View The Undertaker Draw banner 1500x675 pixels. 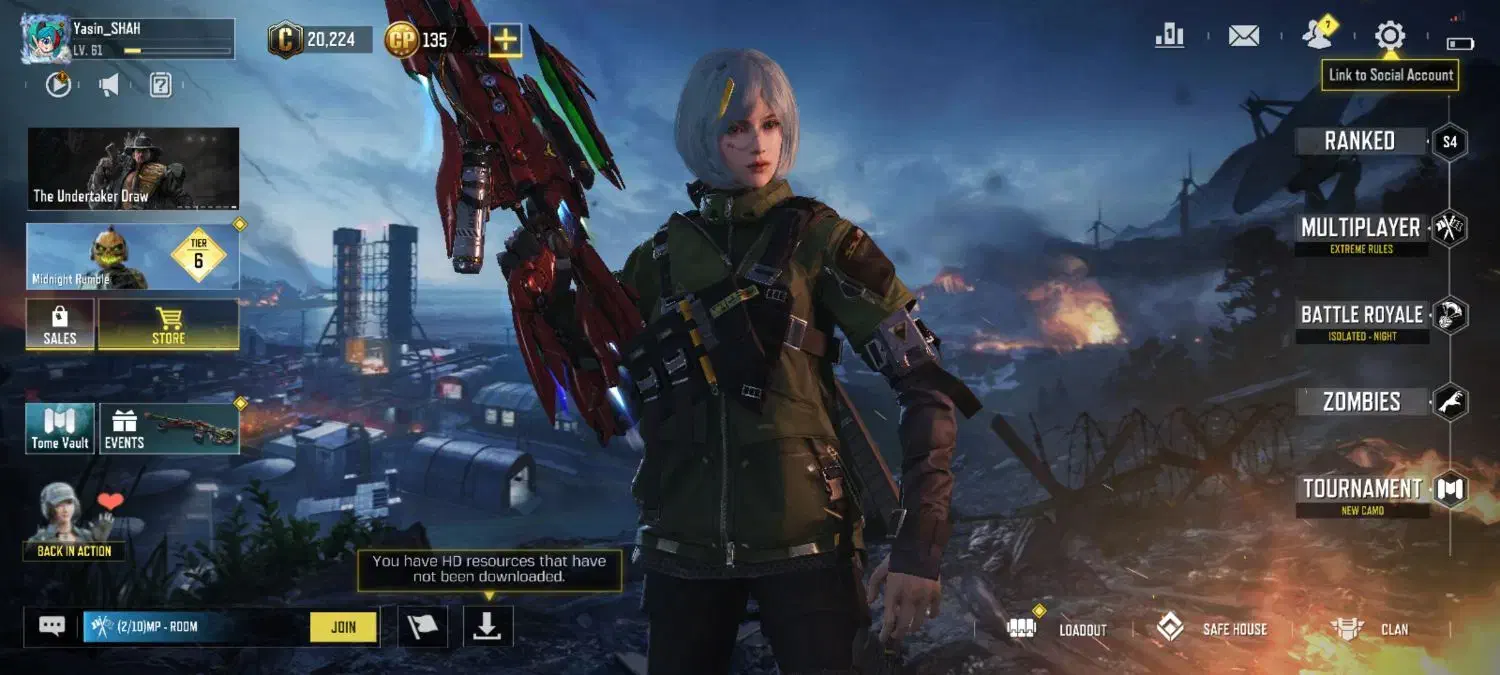pyautogui.click(x=133, y=168)
